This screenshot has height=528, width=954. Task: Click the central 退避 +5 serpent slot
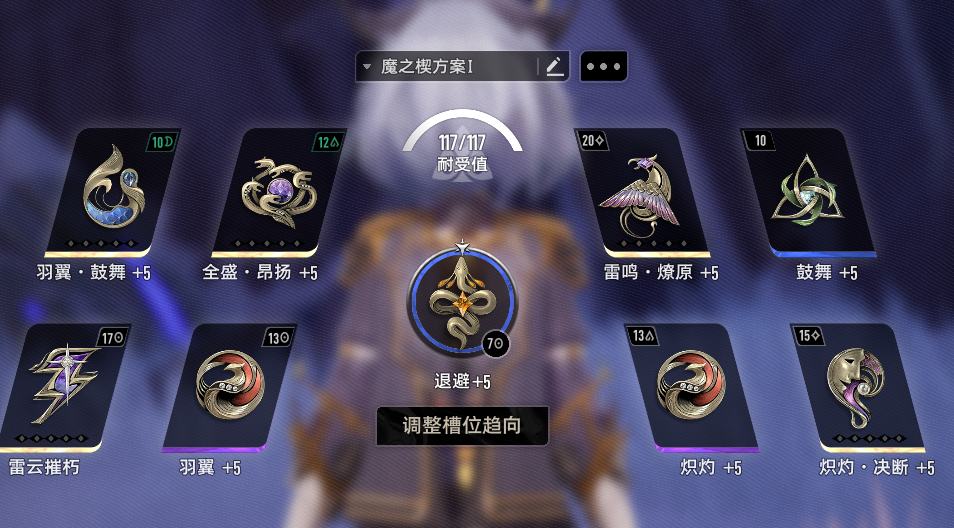[461, 301]
